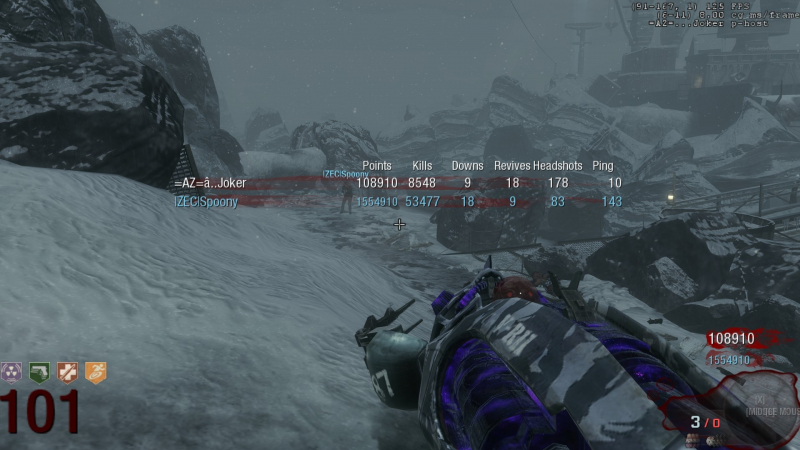
Task: Select the green Mule Kick pistol perk icon
Action: [x=39, y=373]
